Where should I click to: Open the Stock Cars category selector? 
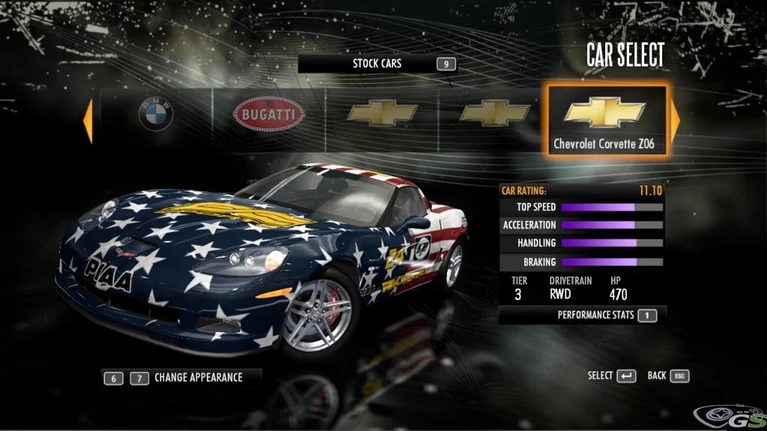point(378,64)
